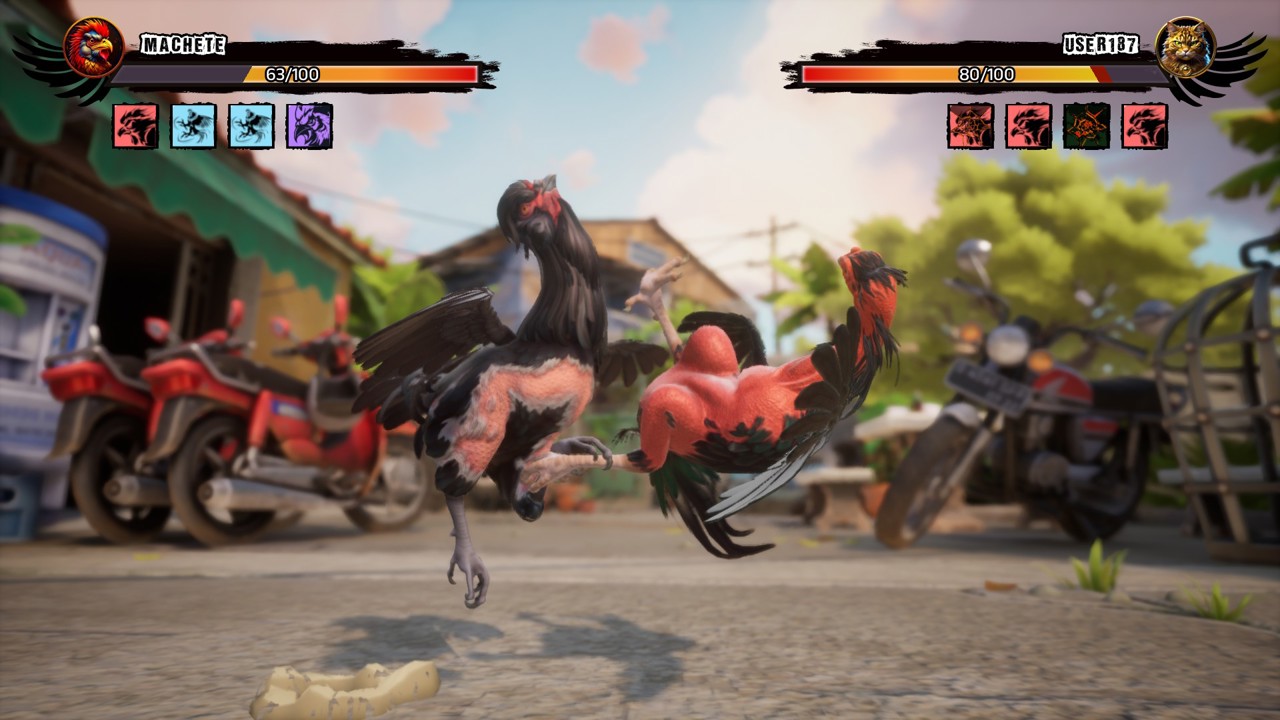
Task: Select User187's cracked red rooster skill icon
Action: (x=970, y=126)
